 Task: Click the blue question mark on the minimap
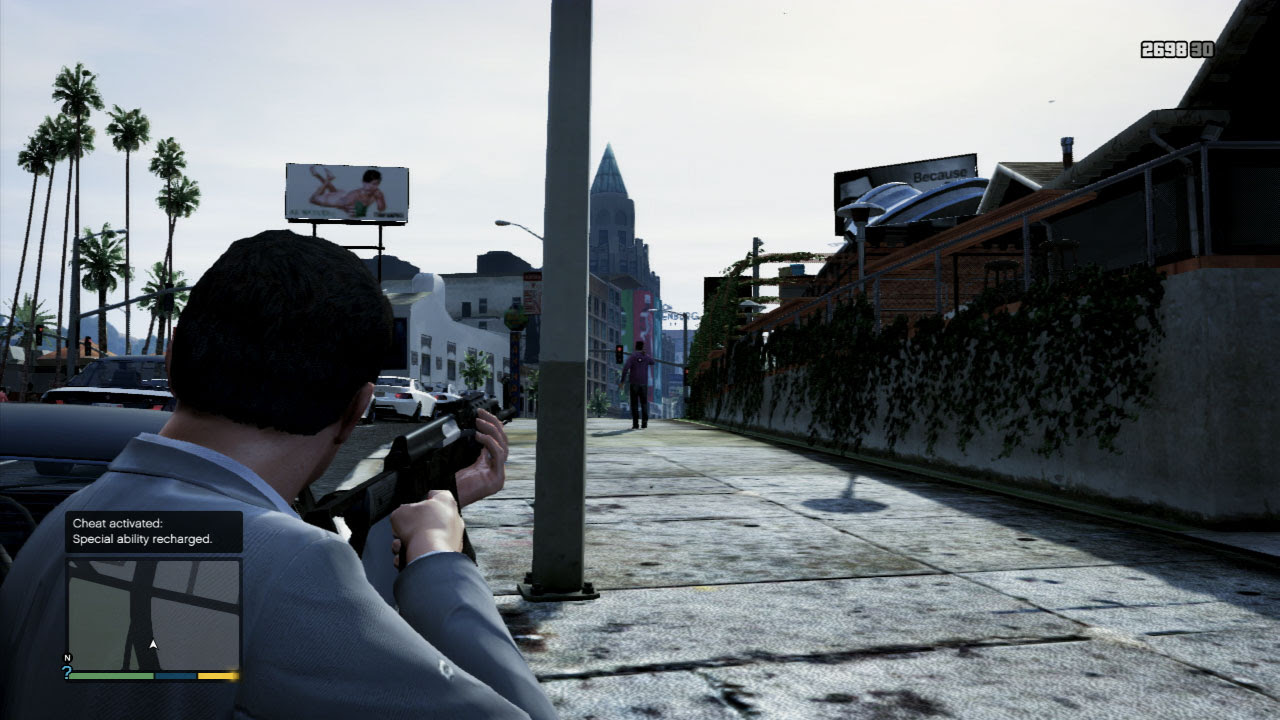click(x=68, y=672)
